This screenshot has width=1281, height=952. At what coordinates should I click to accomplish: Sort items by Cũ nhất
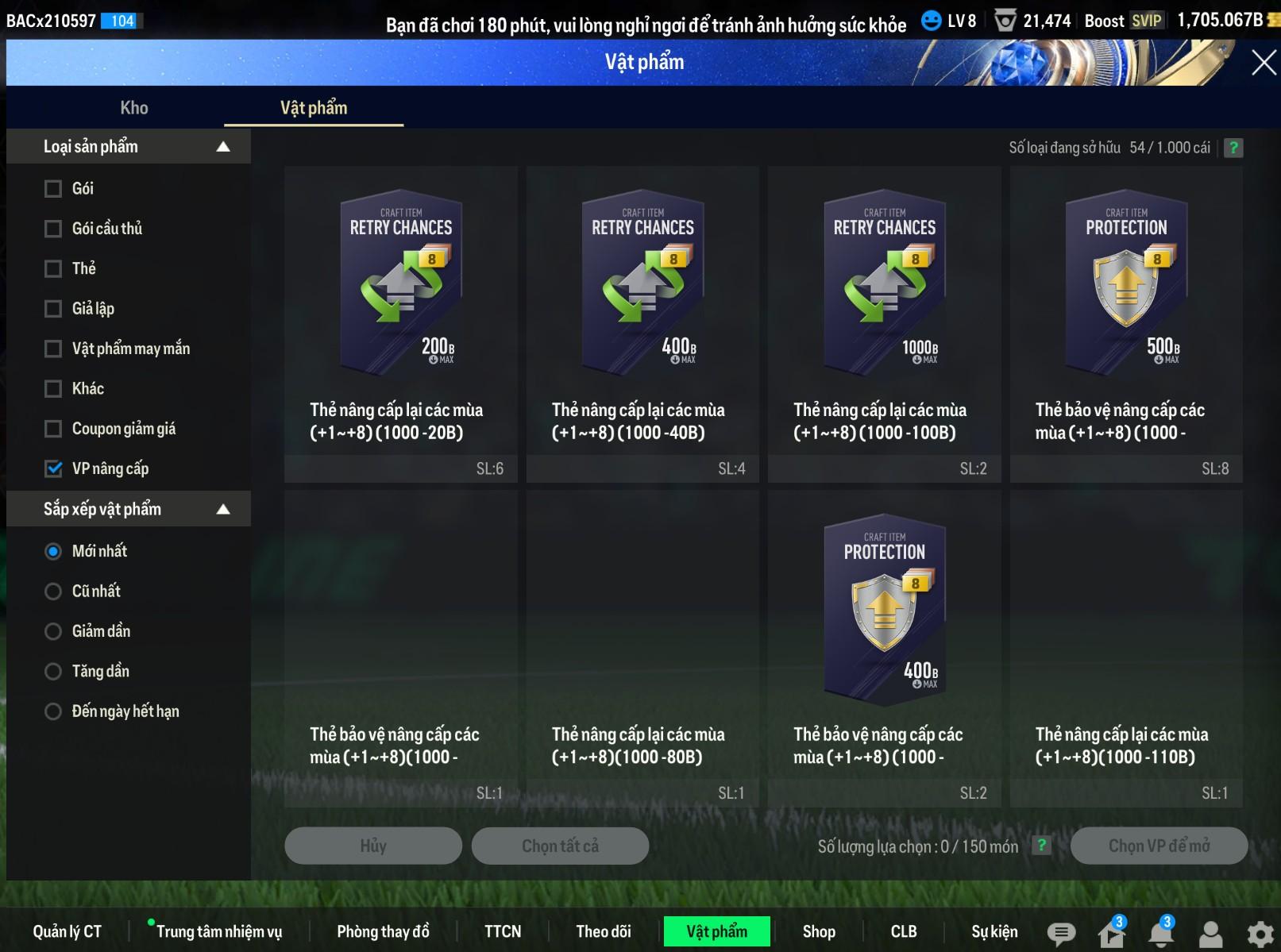point(53,592)
